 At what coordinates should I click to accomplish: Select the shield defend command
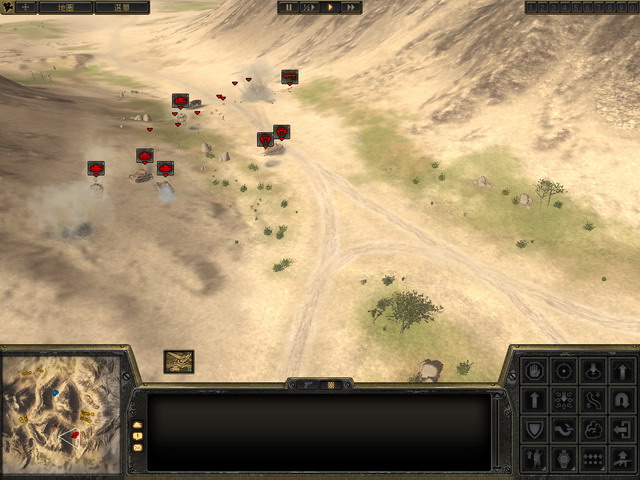[x=536, y=430]
